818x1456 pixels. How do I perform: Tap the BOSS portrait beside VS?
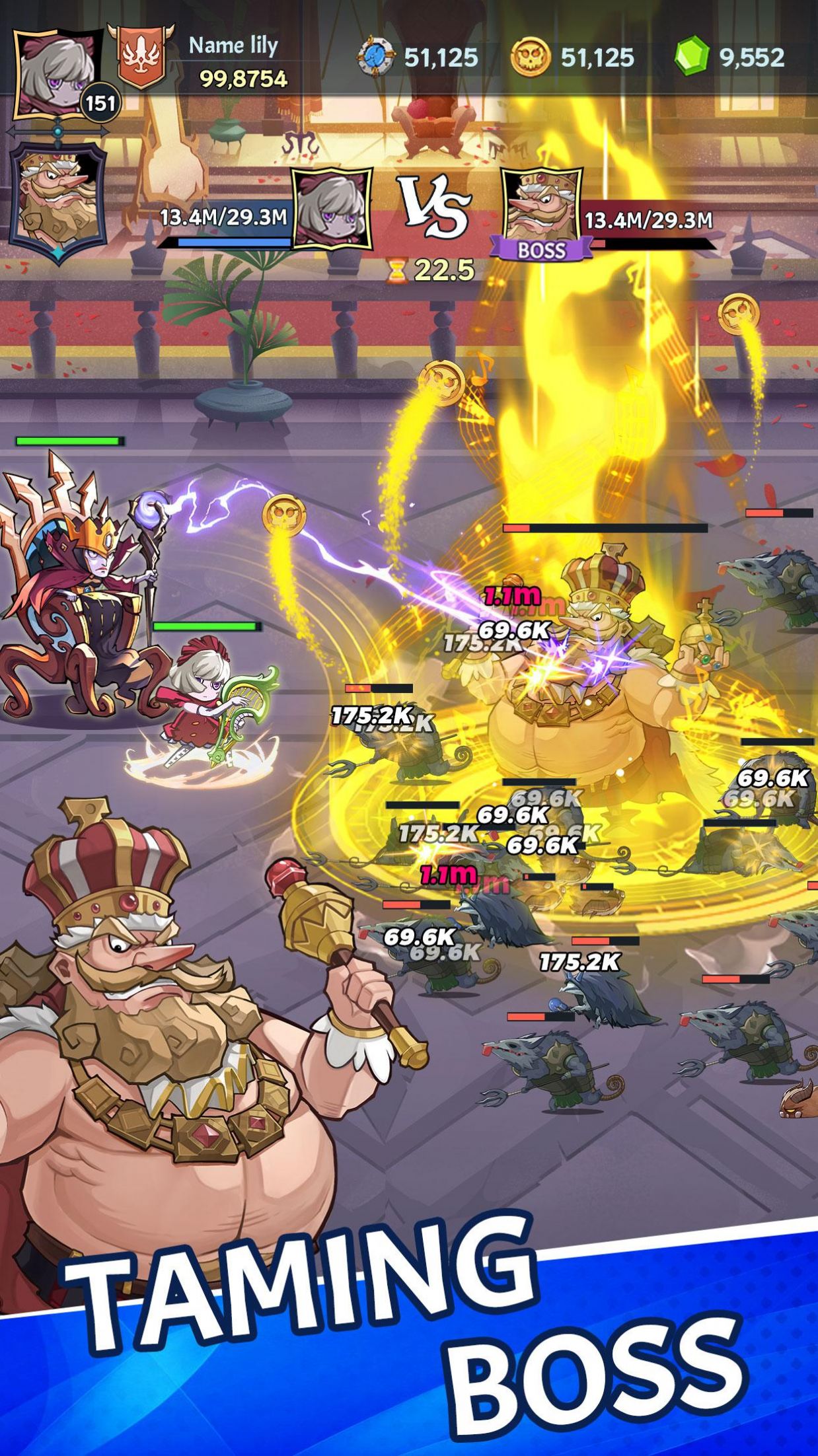(x=541, y=207)
